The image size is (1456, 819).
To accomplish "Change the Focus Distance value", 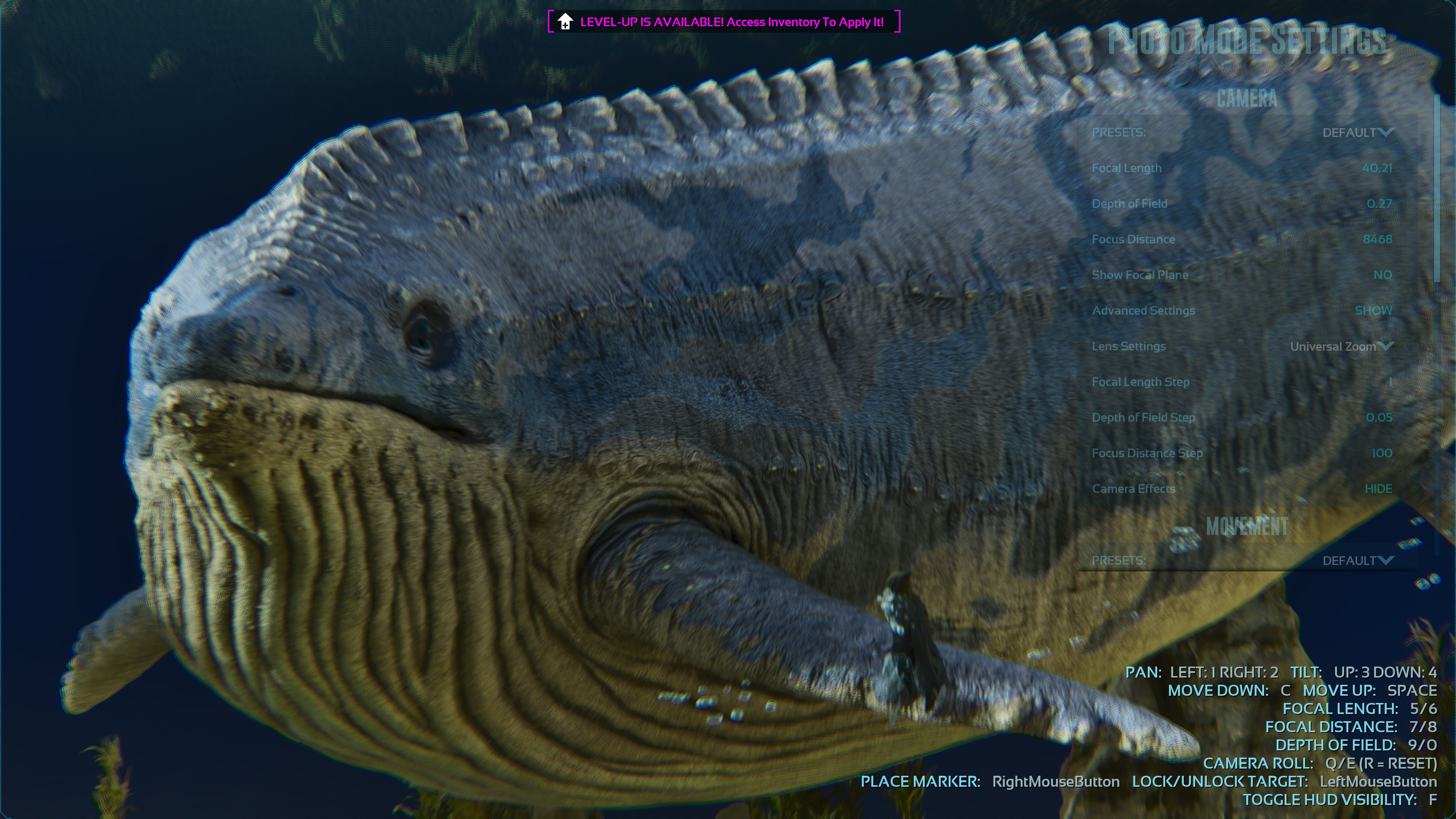I will pyautogui.click(x=1378, y=240).
